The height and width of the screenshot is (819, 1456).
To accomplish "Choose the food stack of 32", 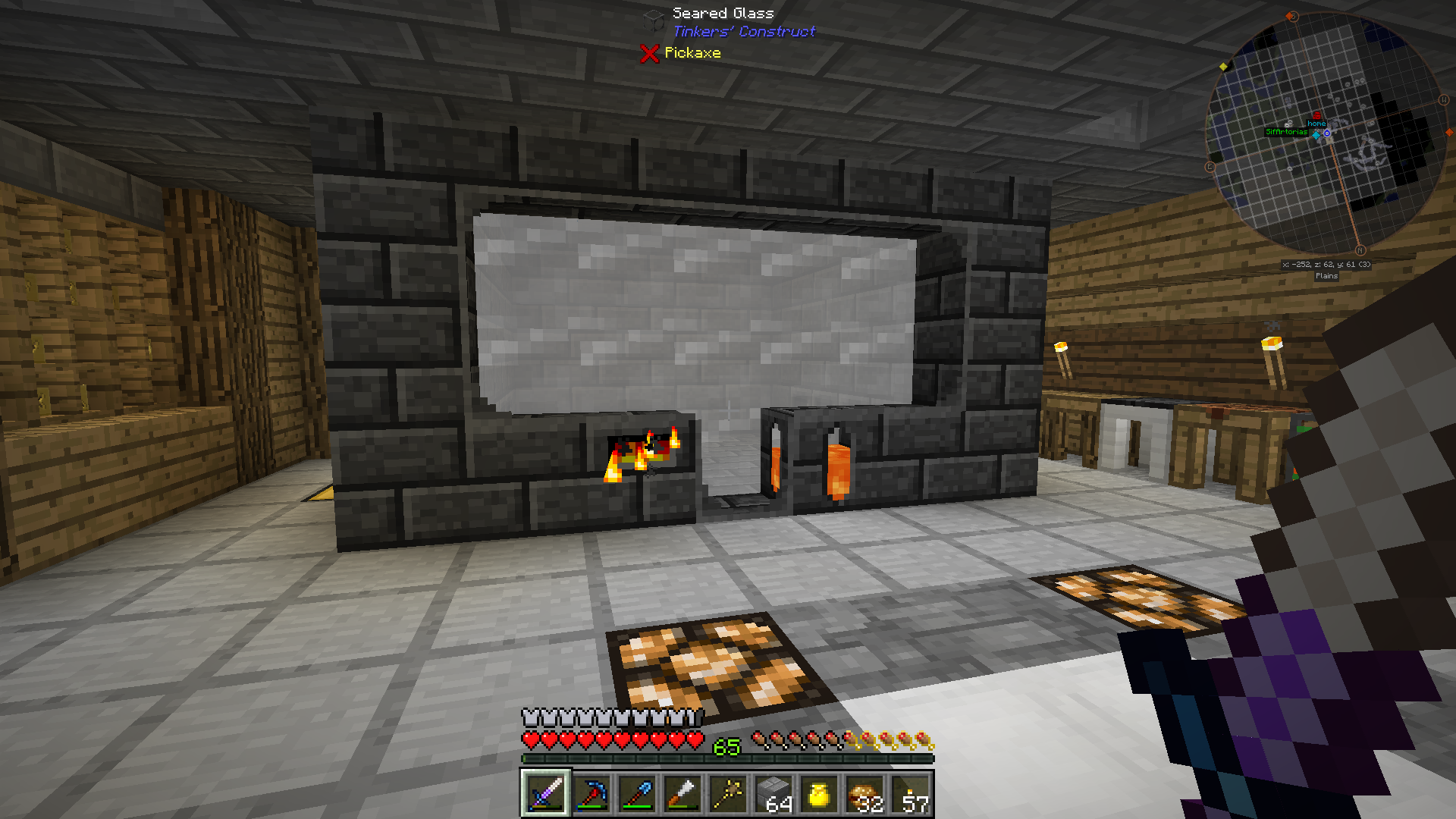I will [865, 794].
